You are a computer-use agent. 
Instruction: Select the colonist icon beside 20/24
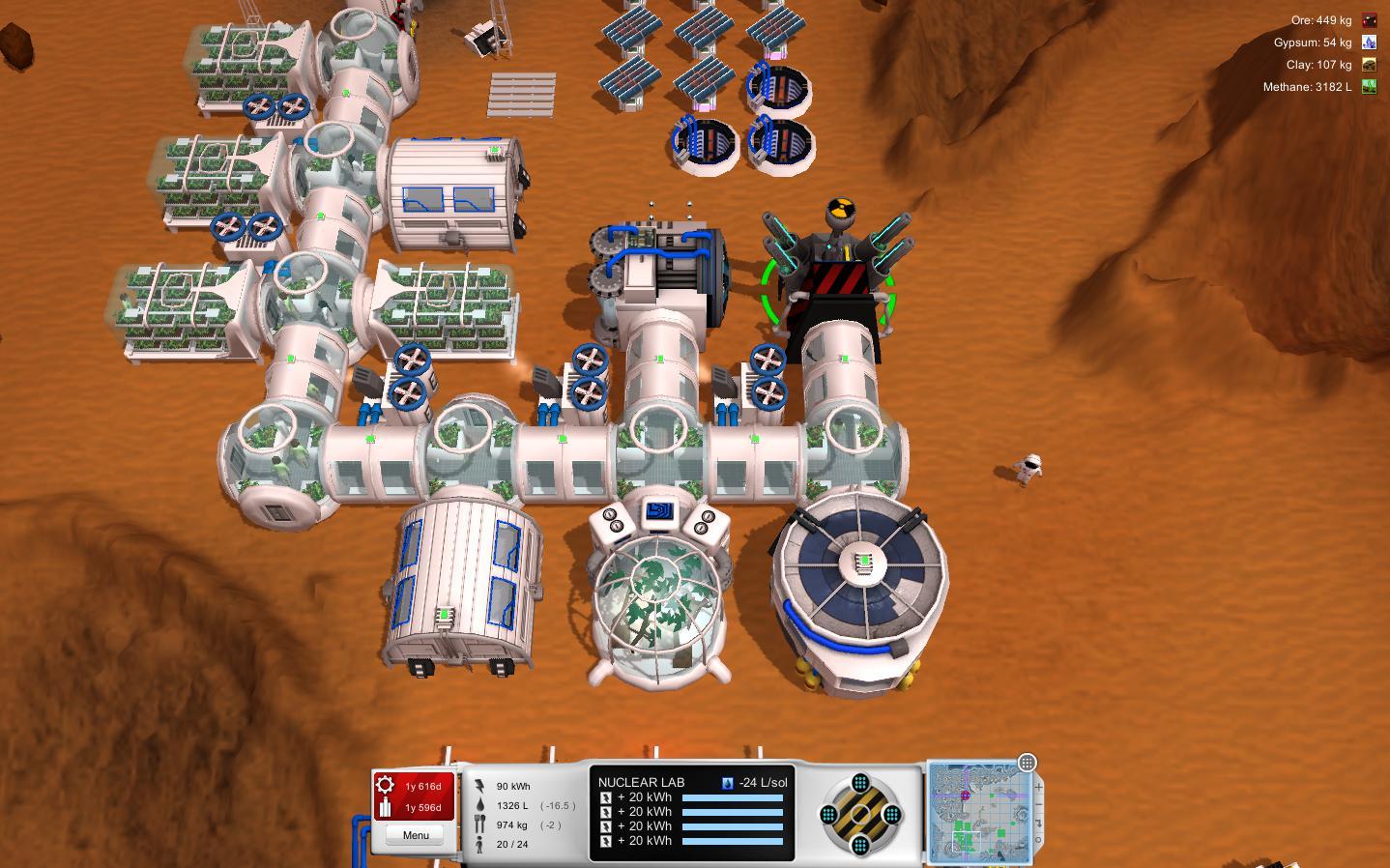(x=479, y=844)
